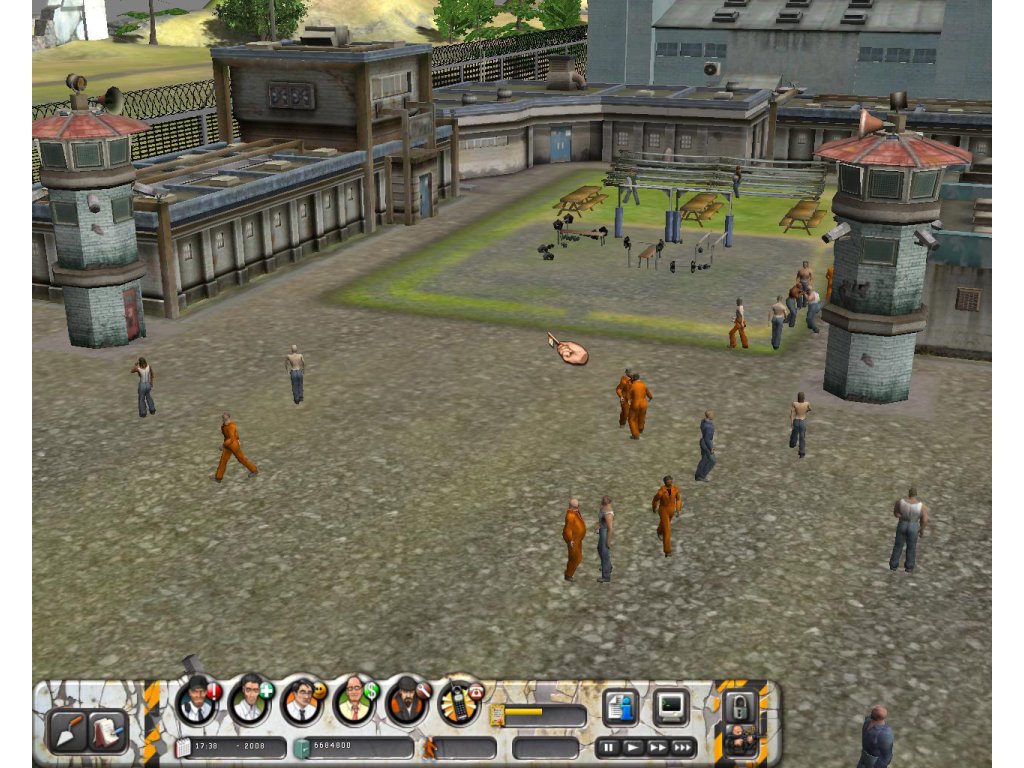Select the security guard advisor with red alert
The image size is (1024, 768).
click(x=197, y=701)
